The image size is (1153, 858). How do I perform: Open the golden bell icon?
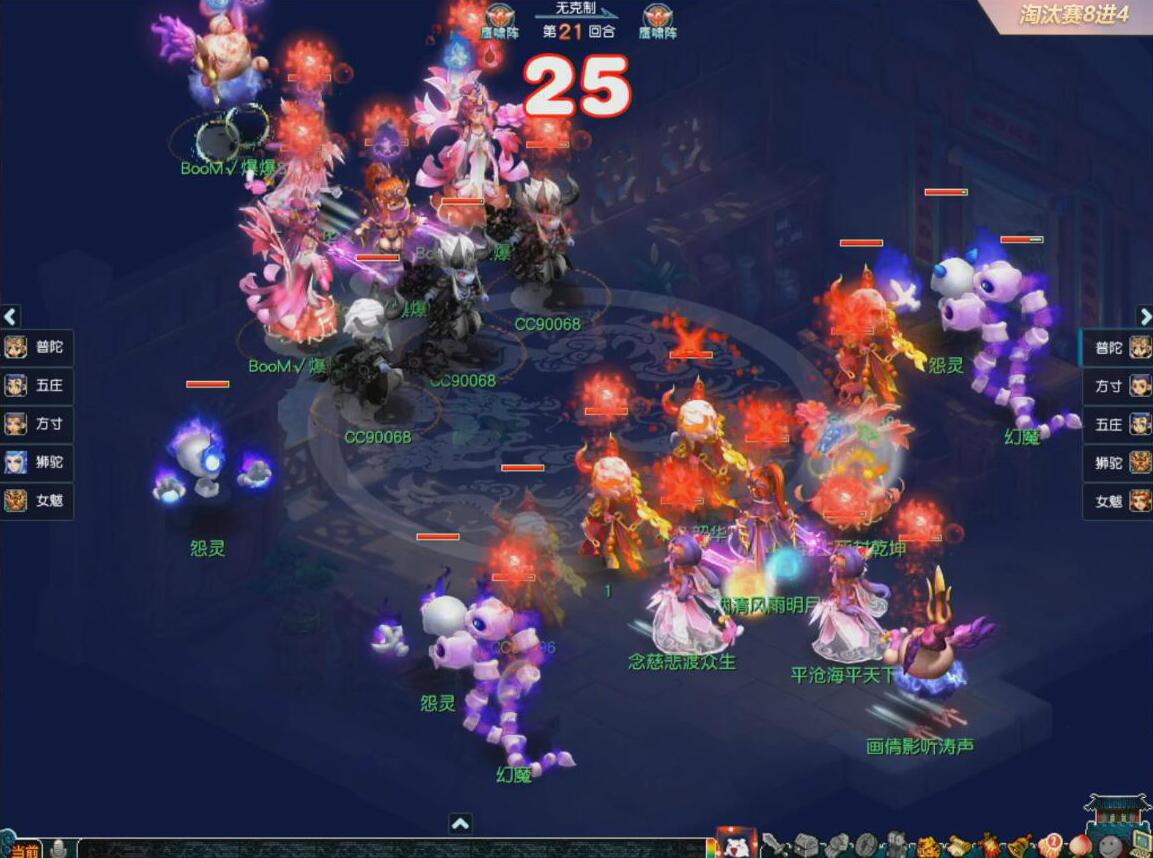(x=1019, y=846)
